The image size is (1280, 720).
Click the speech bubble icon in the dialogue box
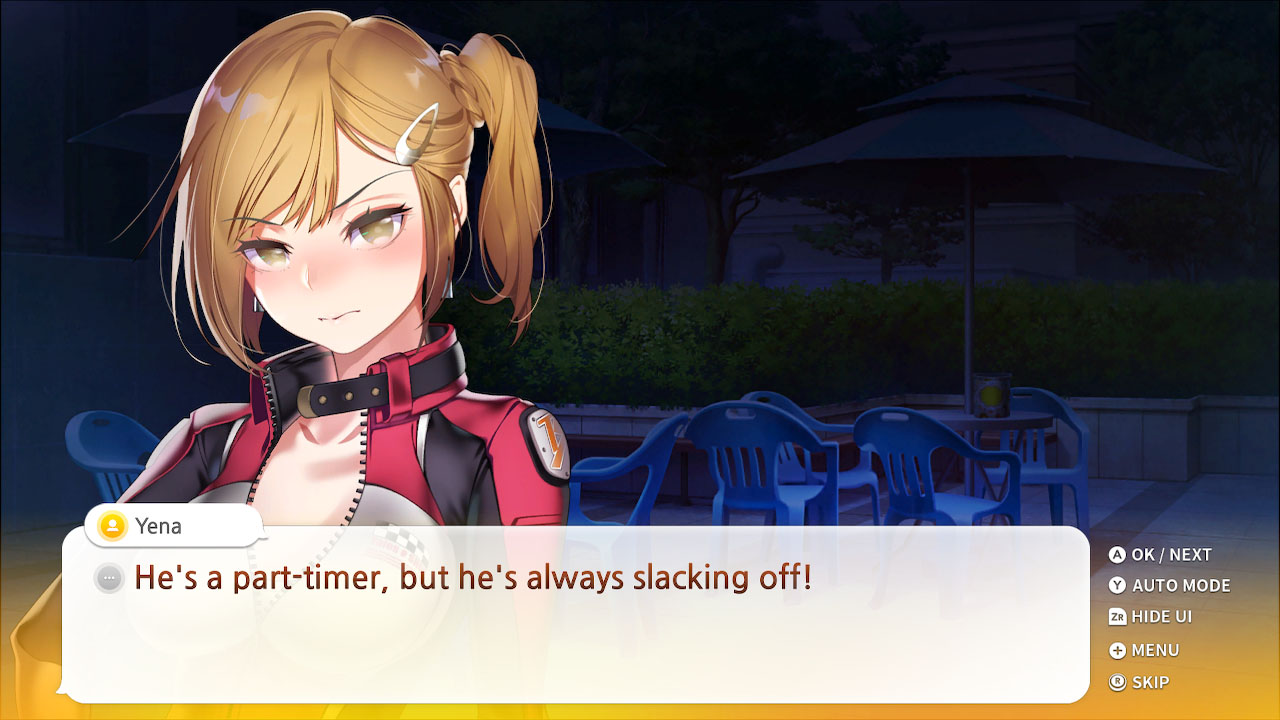[107, 577]
